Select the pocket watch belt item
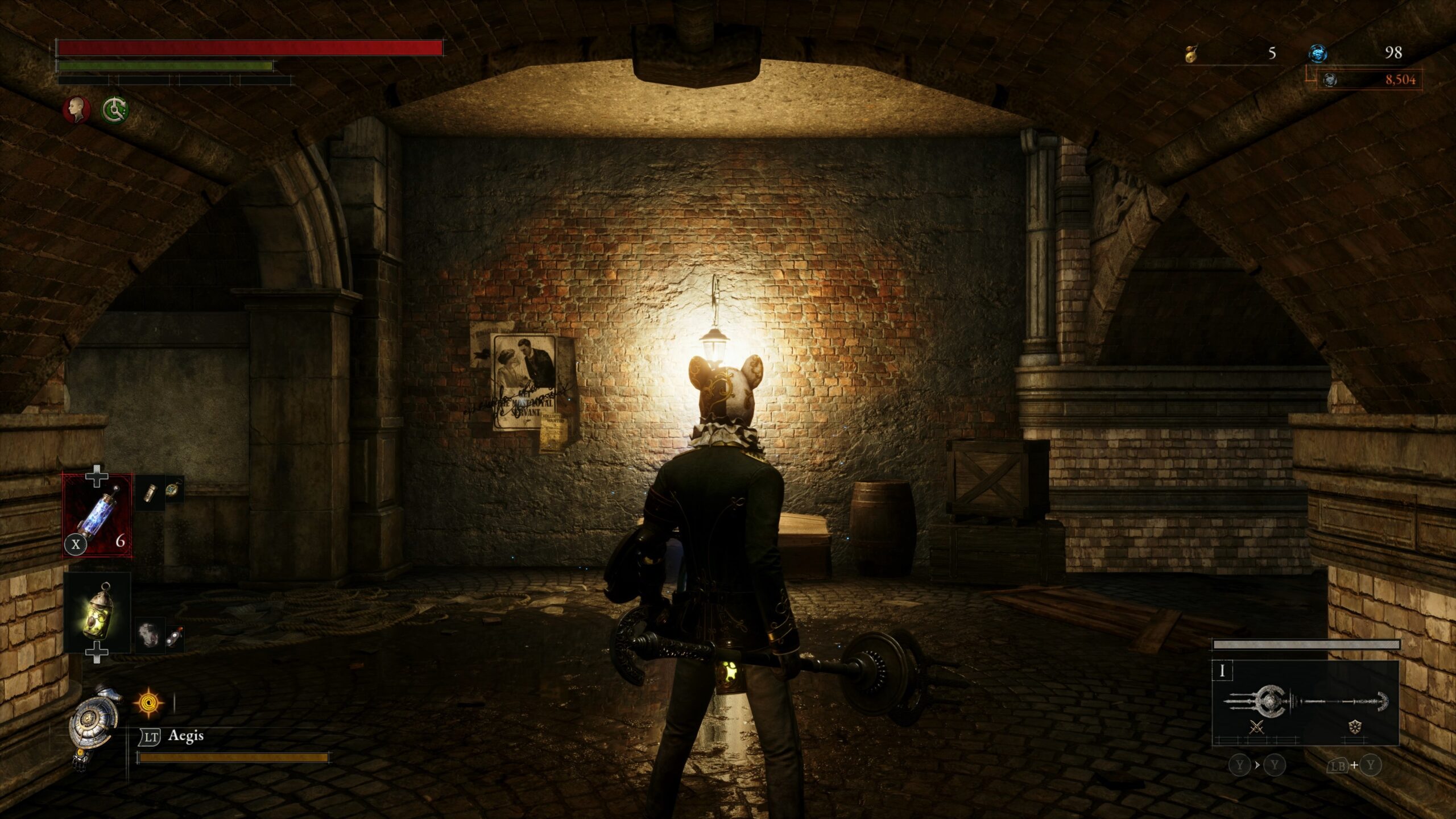1456x819 pixels. [173, 490]
